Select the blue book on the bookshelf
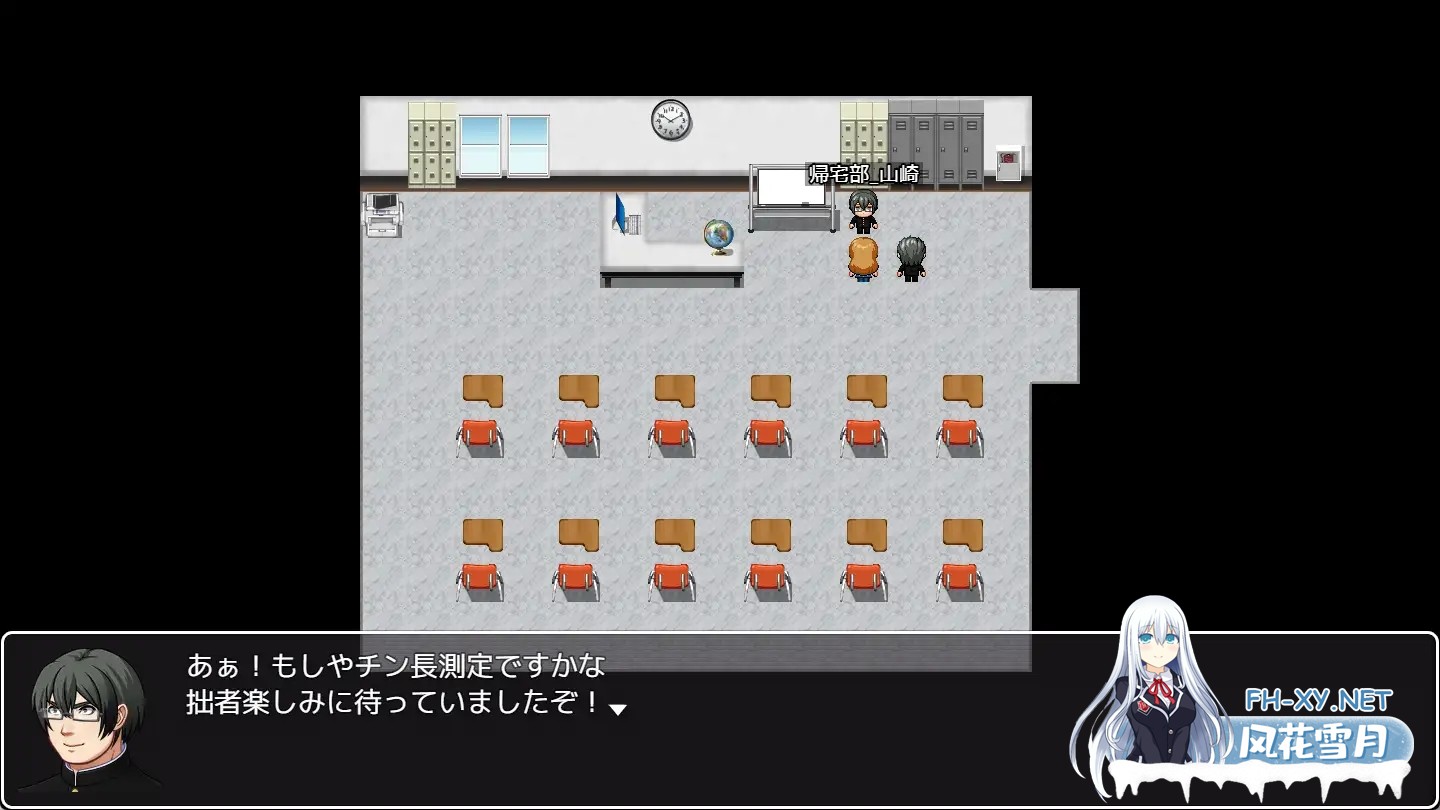This screenshot has height=810, width=1440. click(620, 213)
